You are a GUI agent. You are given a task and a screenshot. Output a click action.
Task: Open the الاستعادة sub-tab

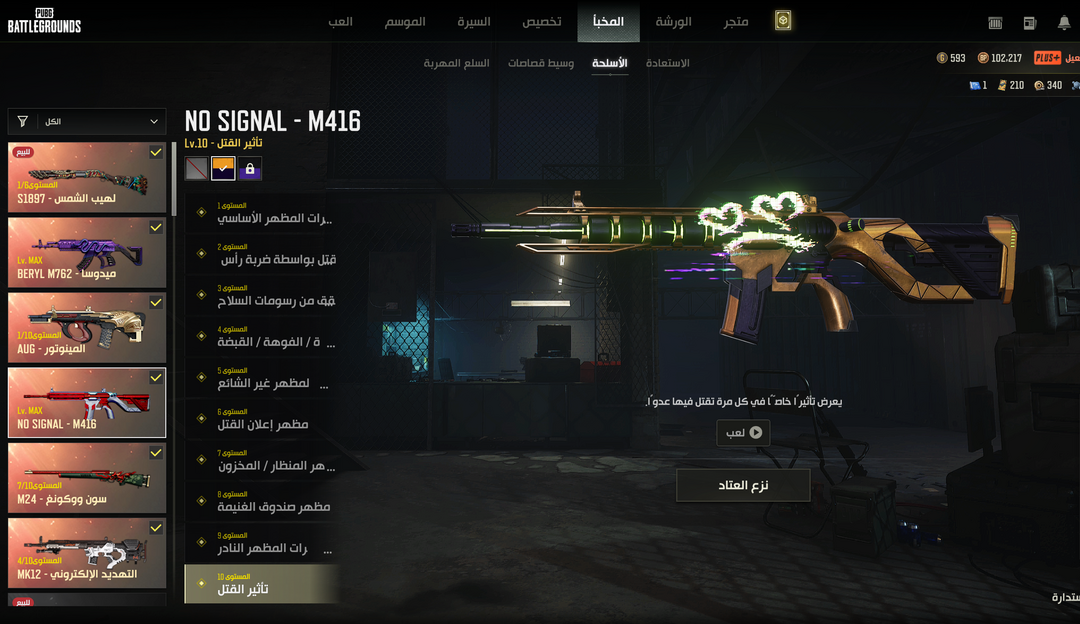pos(668,63)
